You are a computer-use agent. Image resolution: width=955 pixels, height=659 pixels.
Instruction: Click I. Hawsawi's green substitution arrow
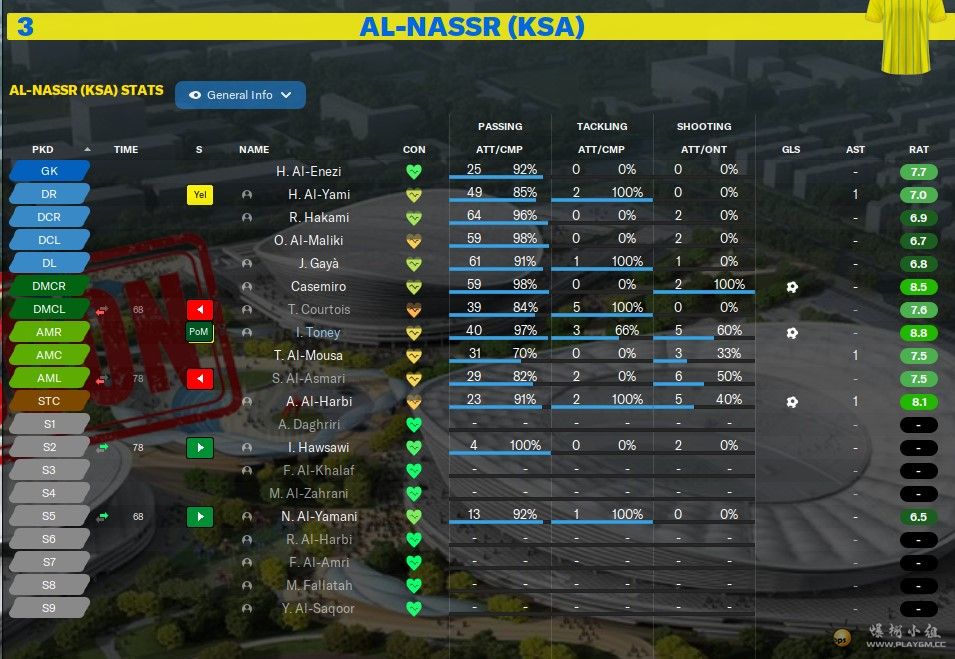click(x=200, y=448)
